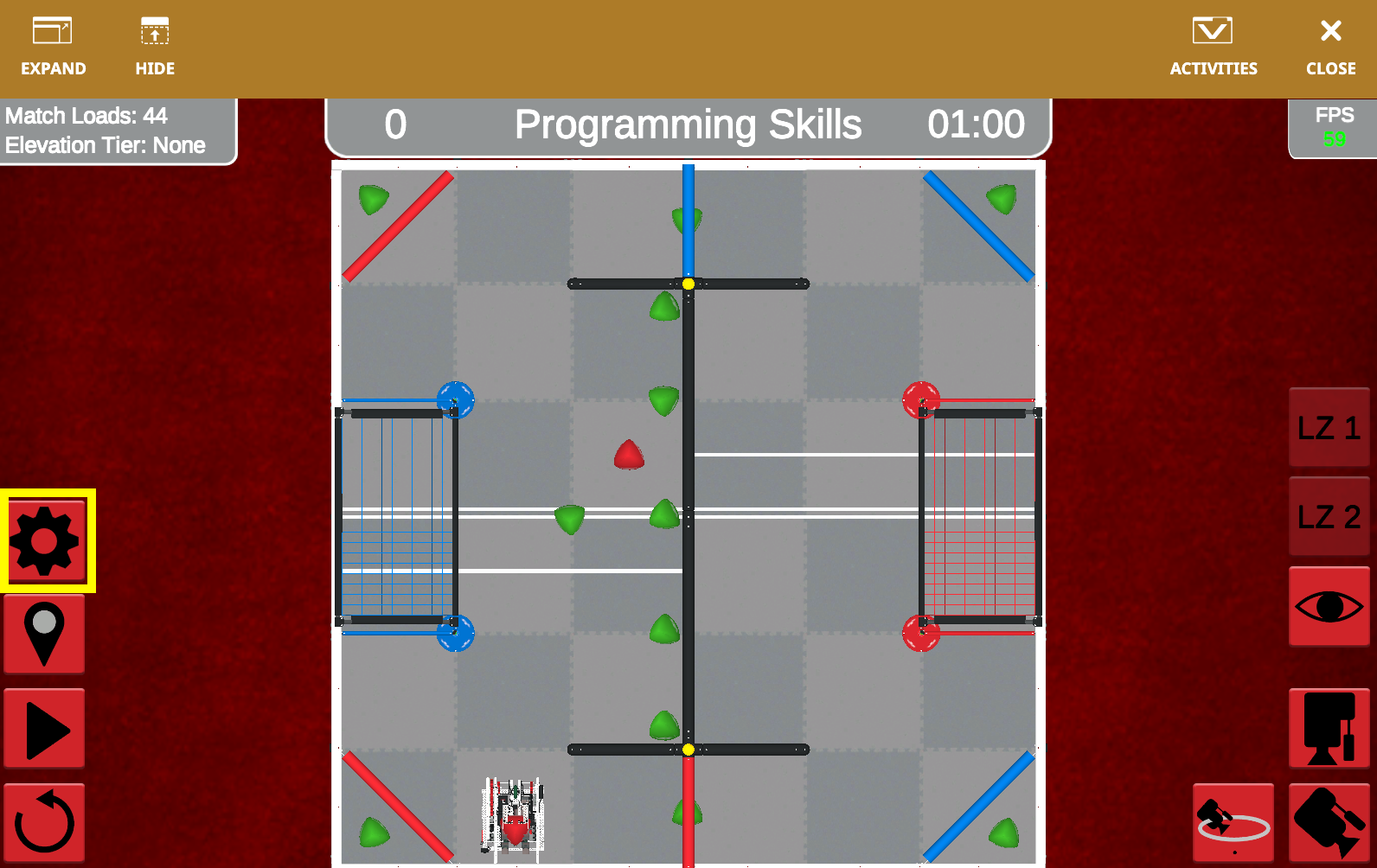Toggle the LZ 1 loading zone

pyautogui.click(x=1329, y=425)
